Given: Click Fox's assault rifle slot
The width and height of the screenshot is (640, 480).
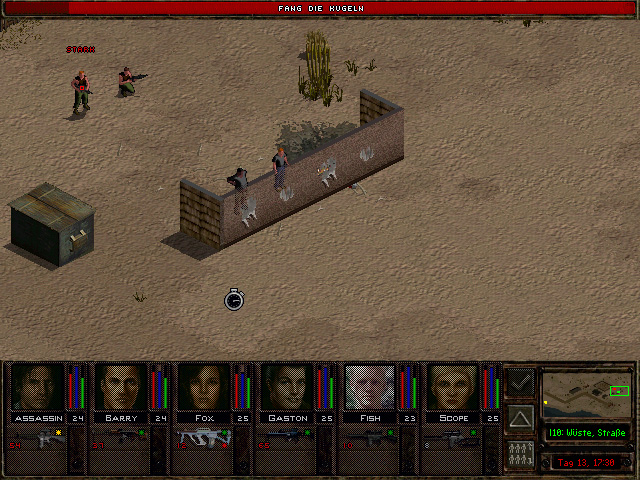Looking at the screenshot, I should point(204,438).
